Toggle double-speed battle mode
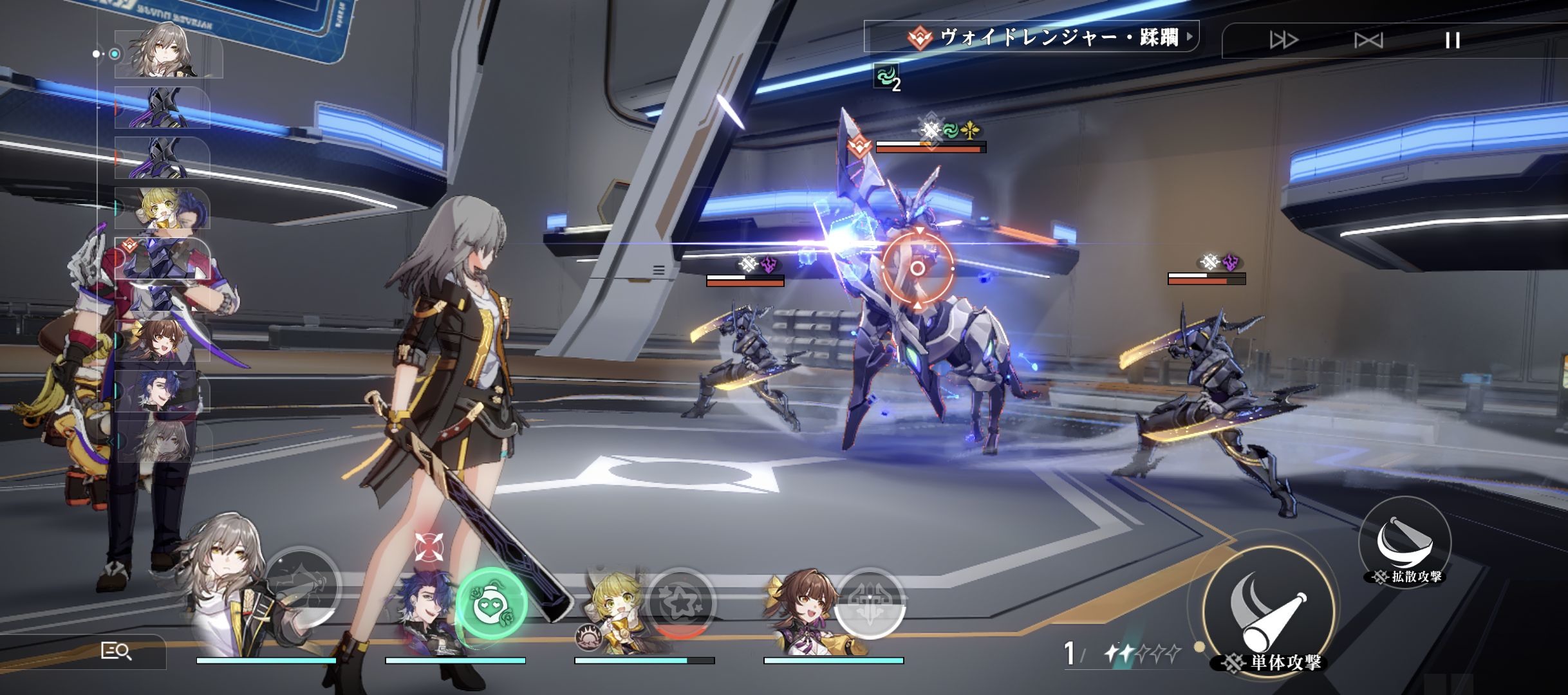 tap(1283, 41)
